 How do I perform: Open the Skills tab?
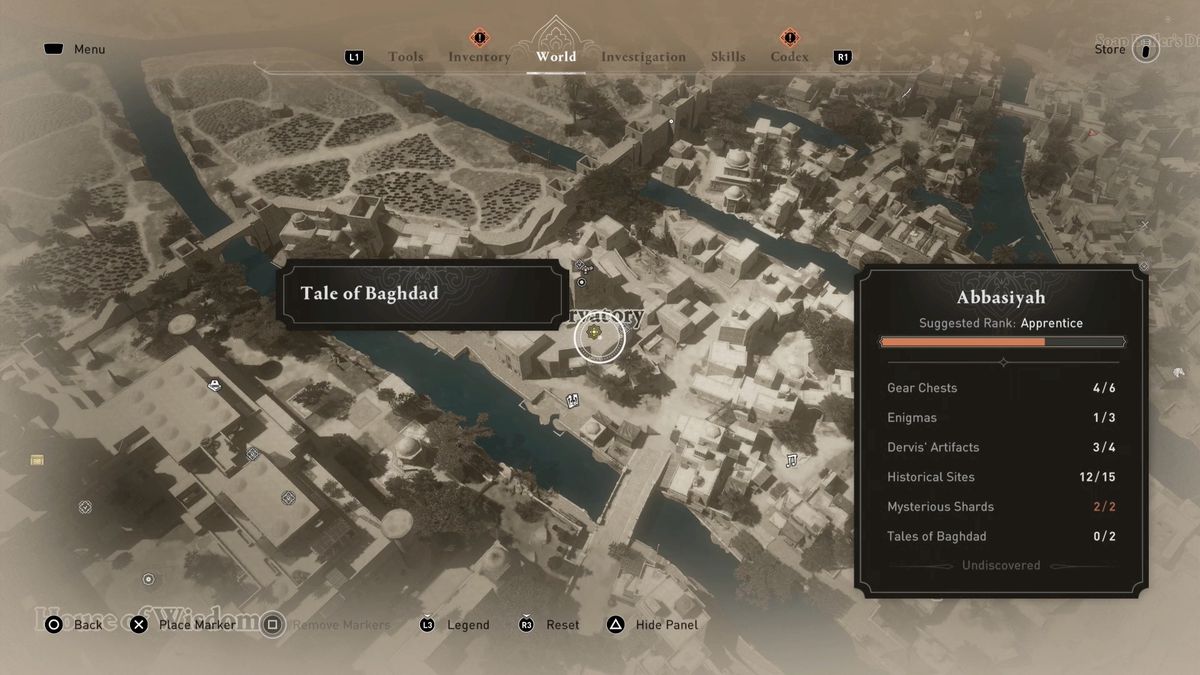[x=728, y=57]
